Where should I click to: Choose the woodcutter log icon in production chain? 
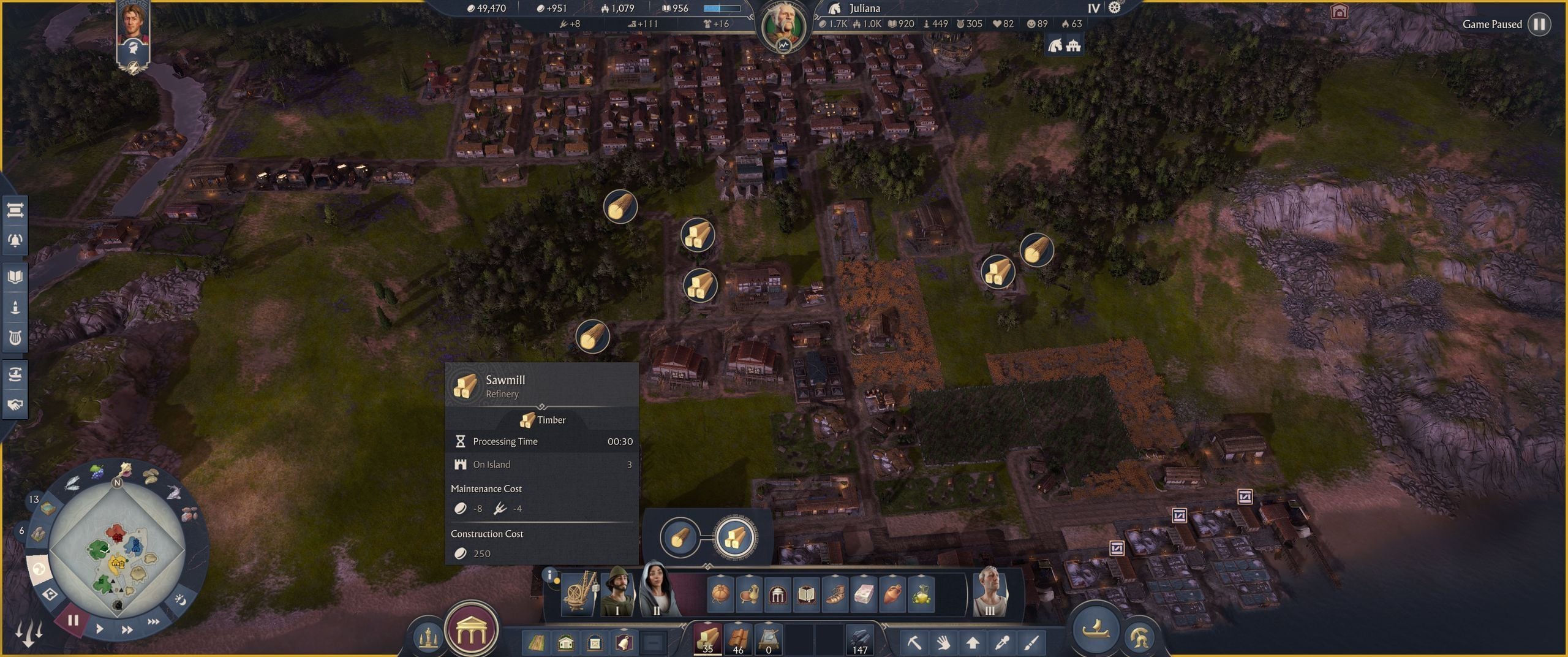pos(679,537)
